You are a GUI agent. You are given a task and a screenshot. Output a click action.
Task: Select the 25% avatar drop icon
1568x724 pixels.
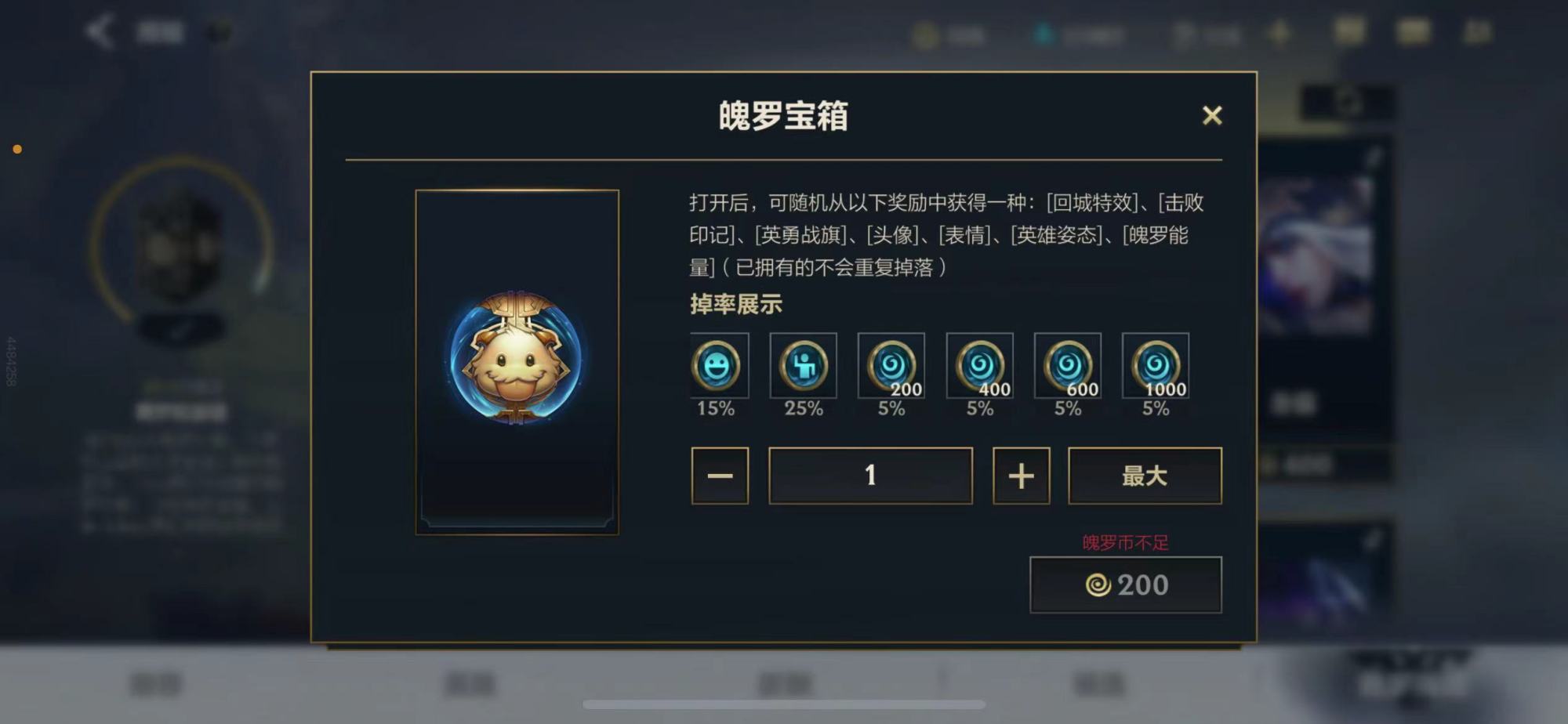[804, 365]
